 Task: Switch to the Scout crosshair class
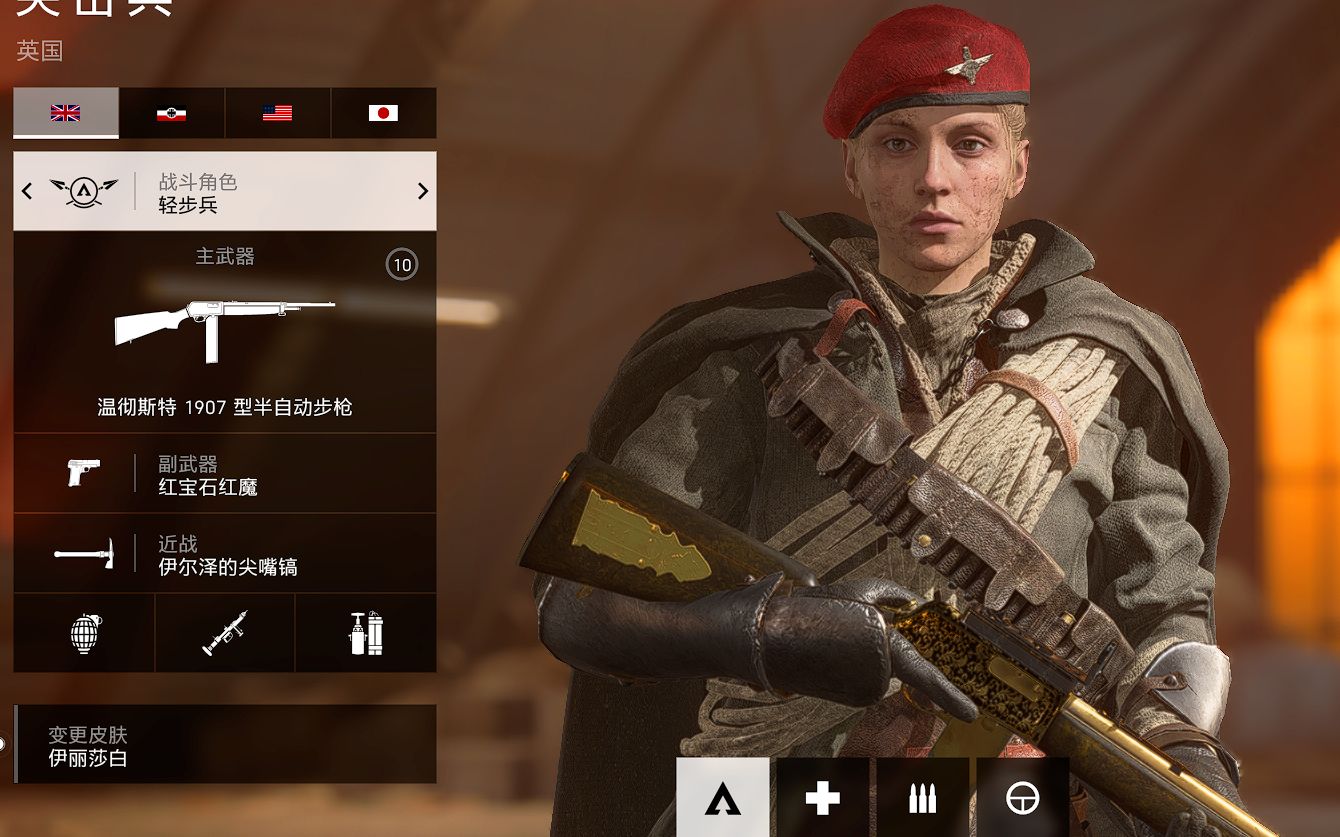[x=1022, y=798]
